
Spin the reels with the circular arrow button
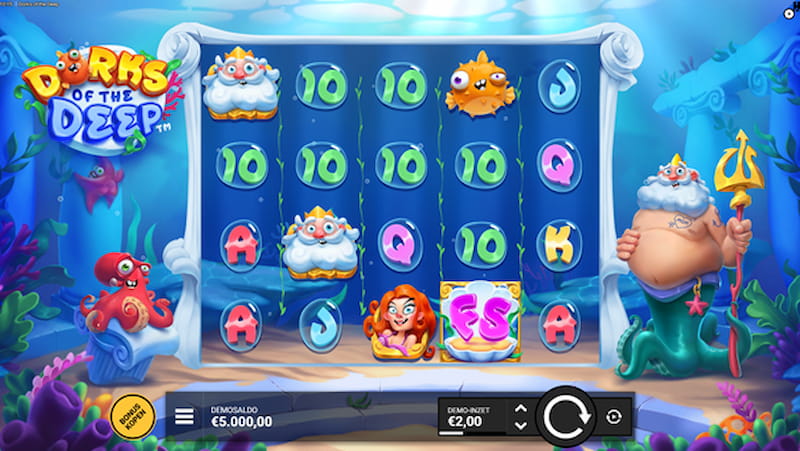pos(564,415)
